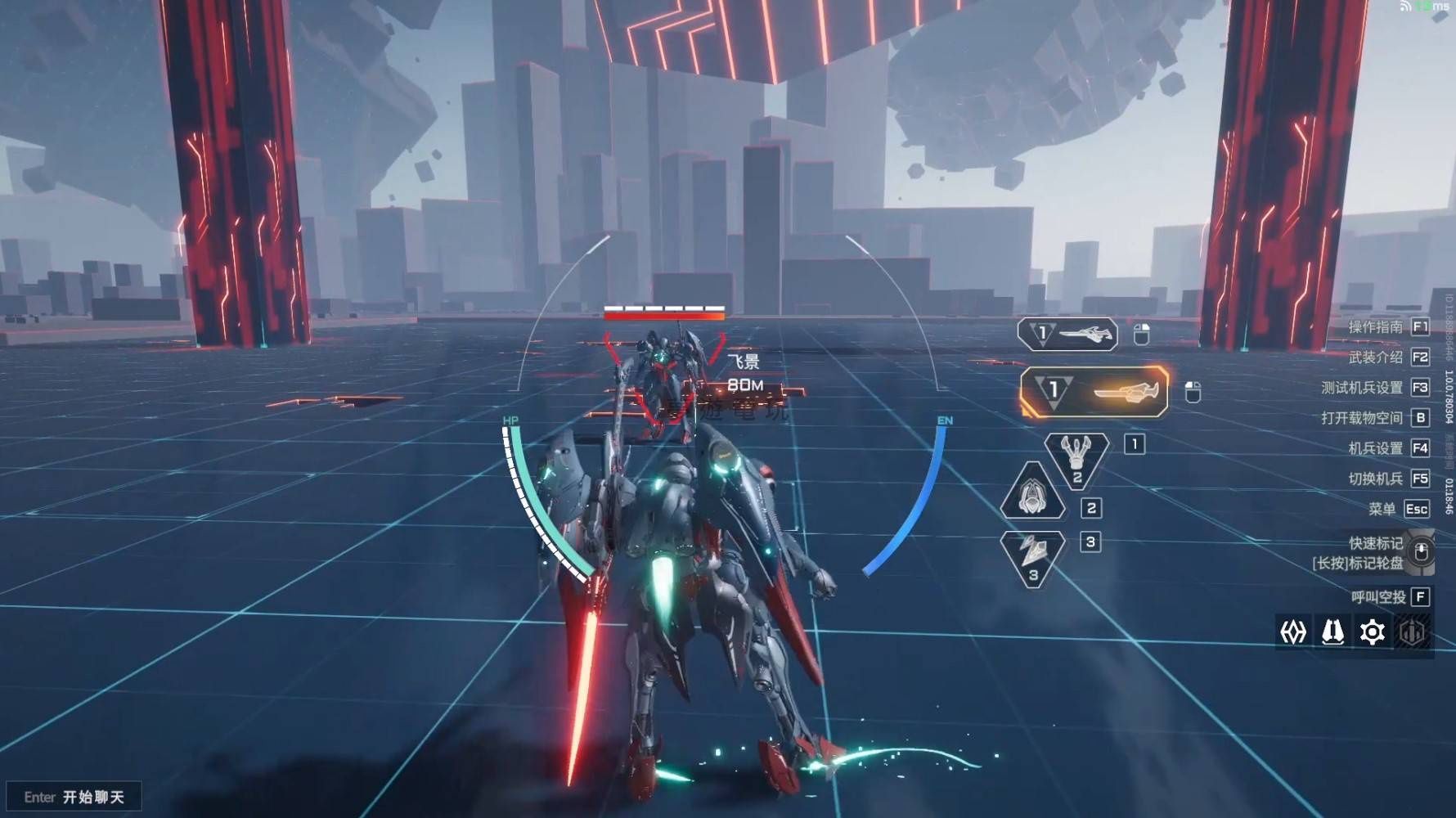Screen dimensions: 1456x818
Task: Click the twin-thruster icon in the bottom toolbar
Action: [1333, 632]
